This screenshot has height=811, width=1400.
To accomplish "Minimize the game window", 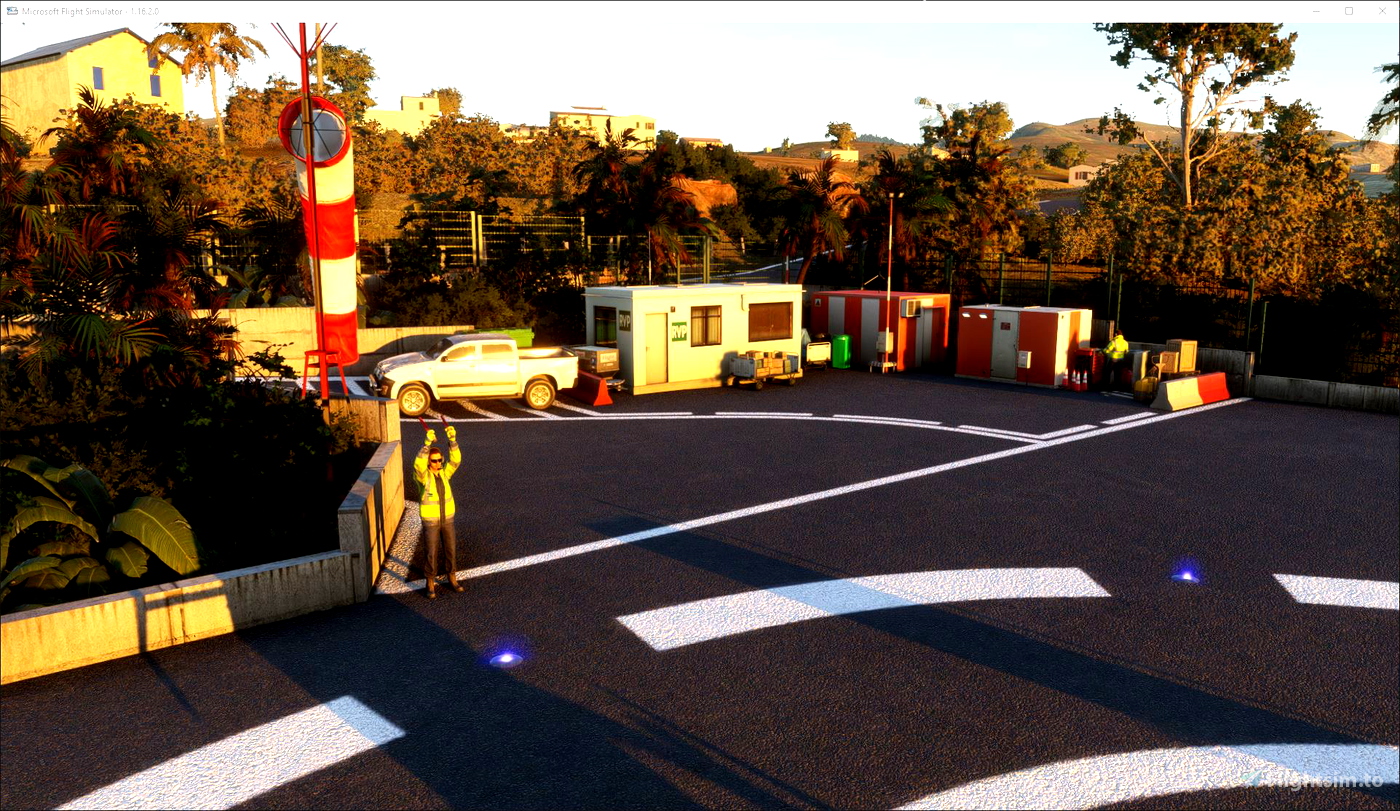I will coord(1317,11).
